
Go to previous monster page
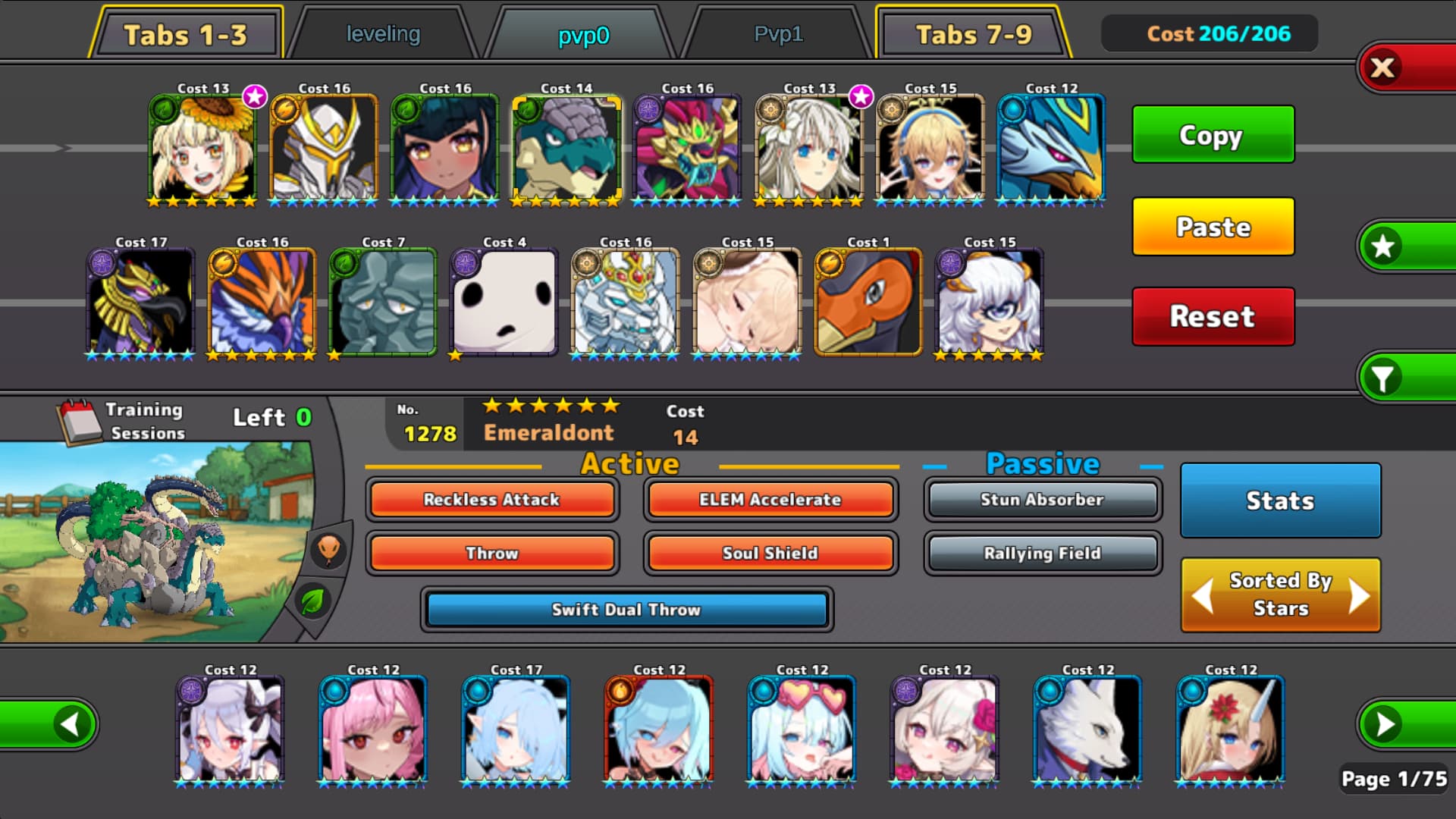[x=70, y=724]
